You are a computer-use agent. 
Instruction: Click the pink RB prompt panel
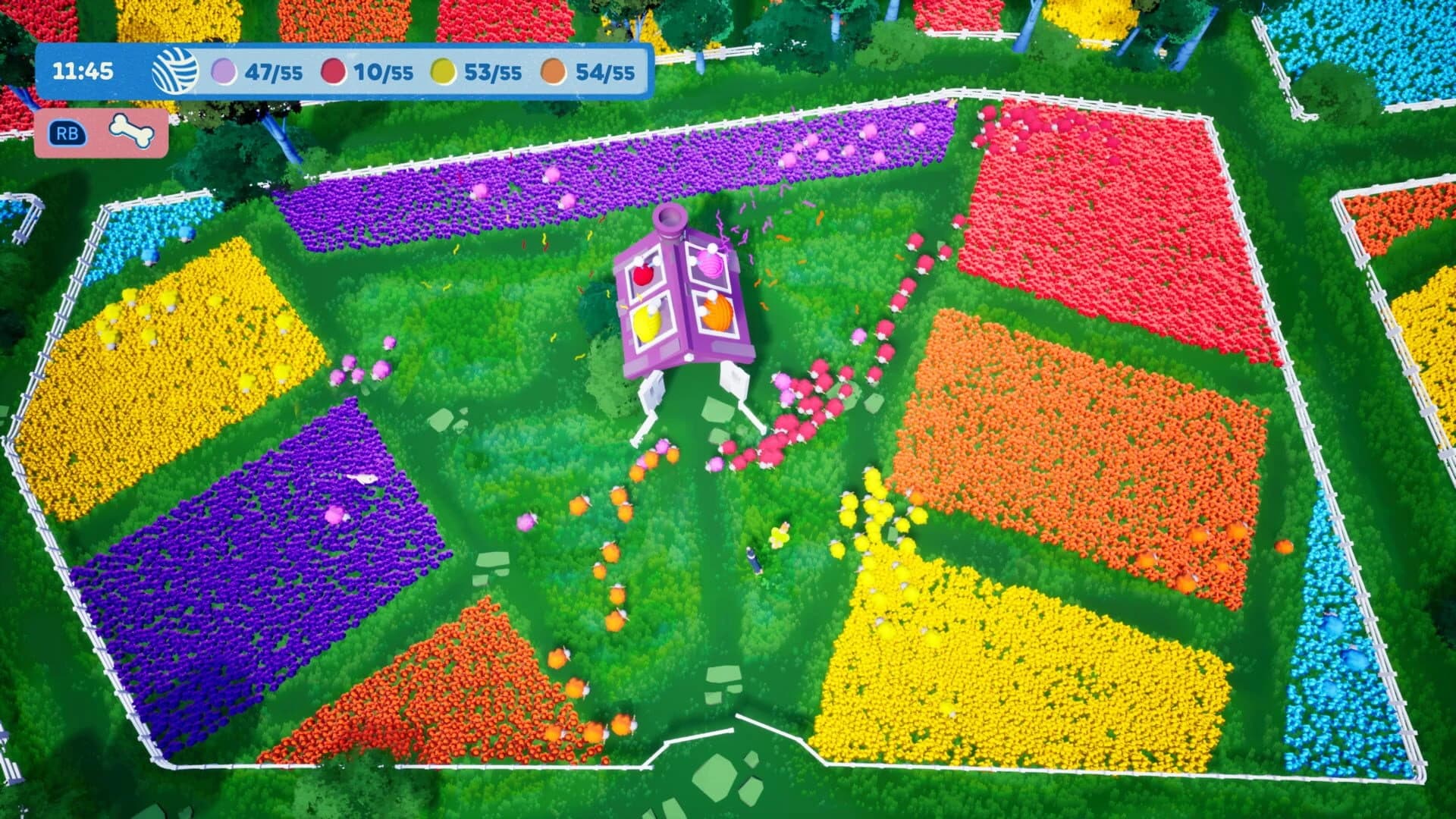tap(102, 132)
